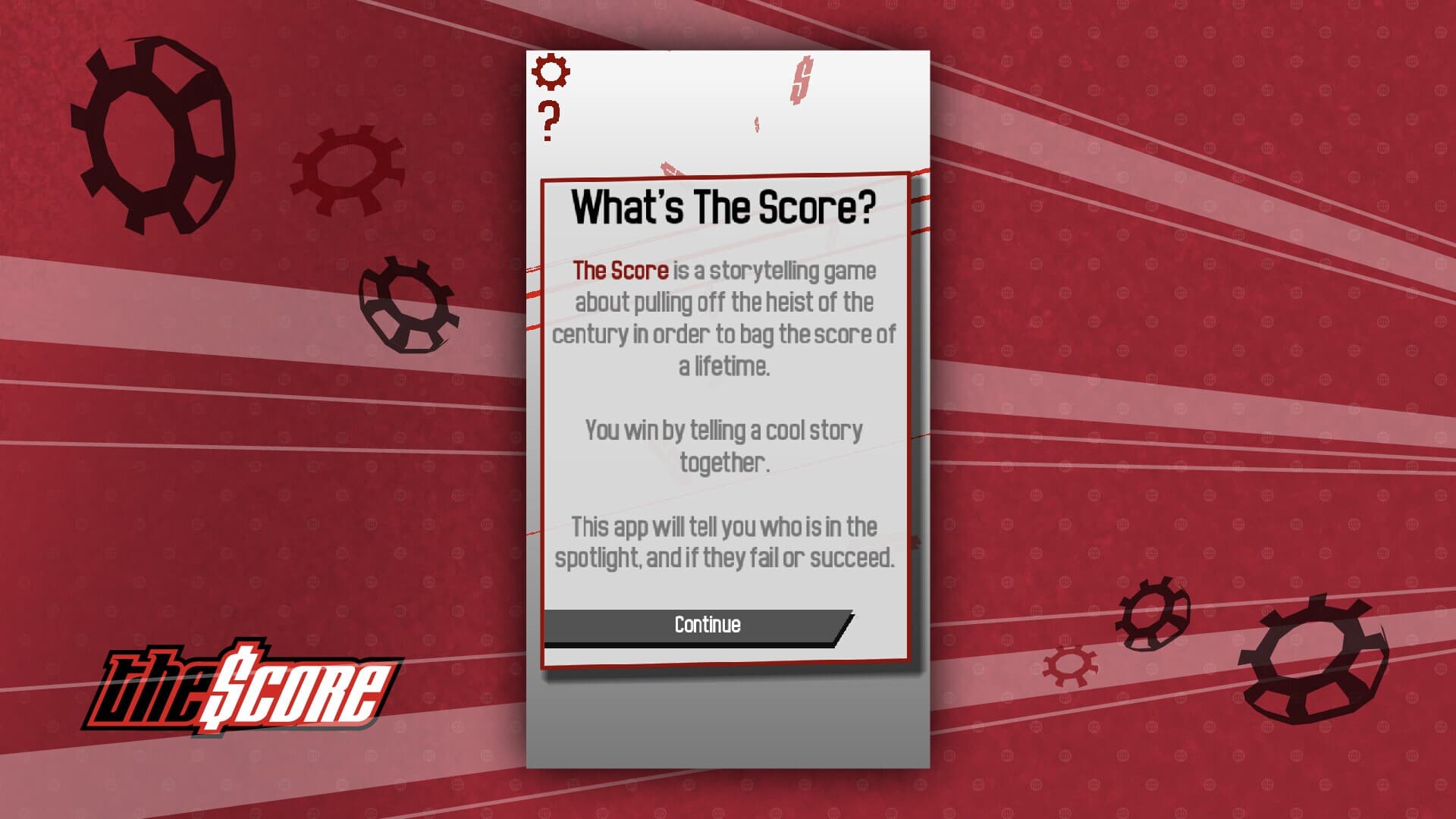Click the small tilted dollar sign icon

coord(758,124)
